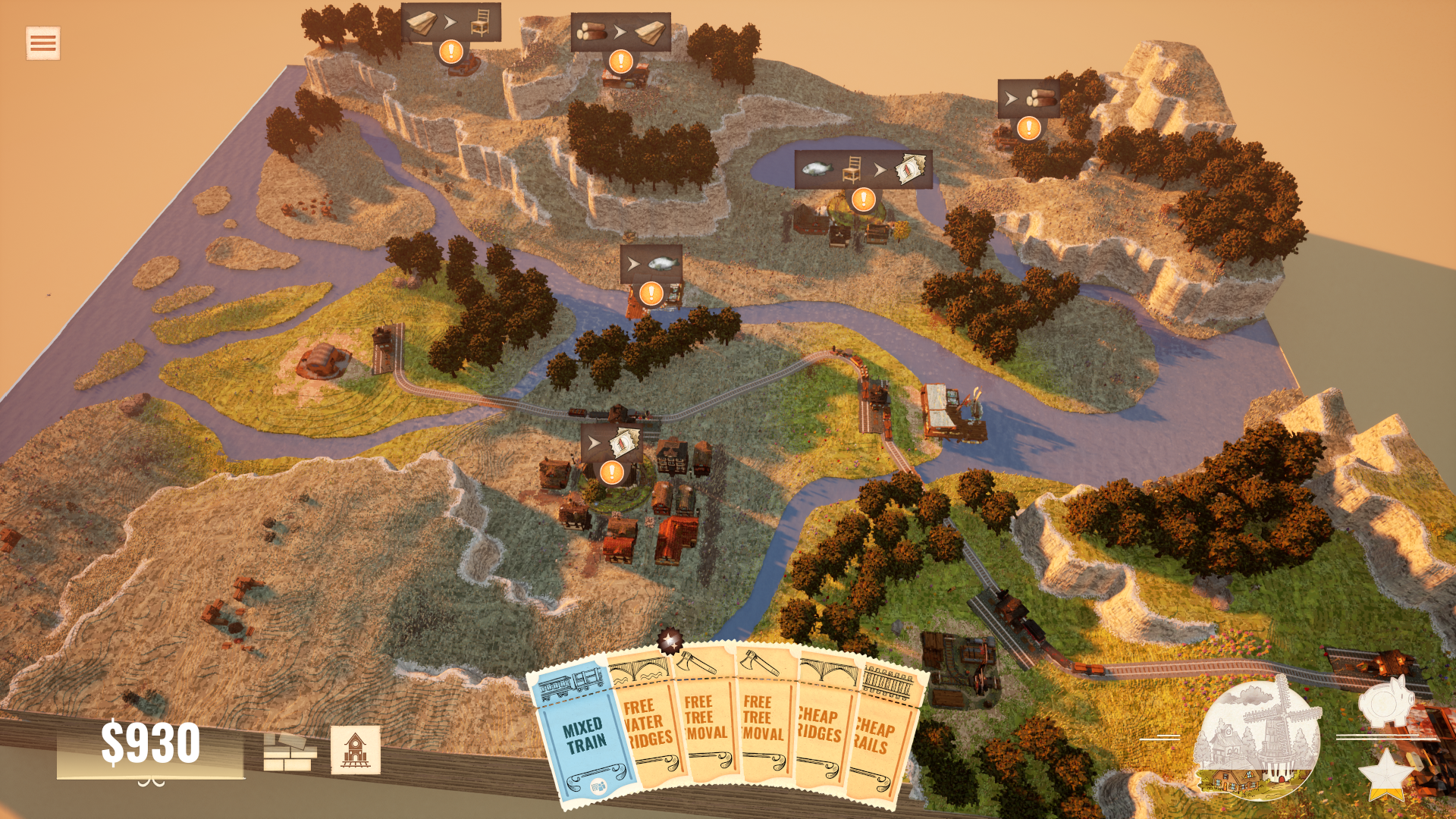Click the logs producer alert marker

tap(1029, 127)
